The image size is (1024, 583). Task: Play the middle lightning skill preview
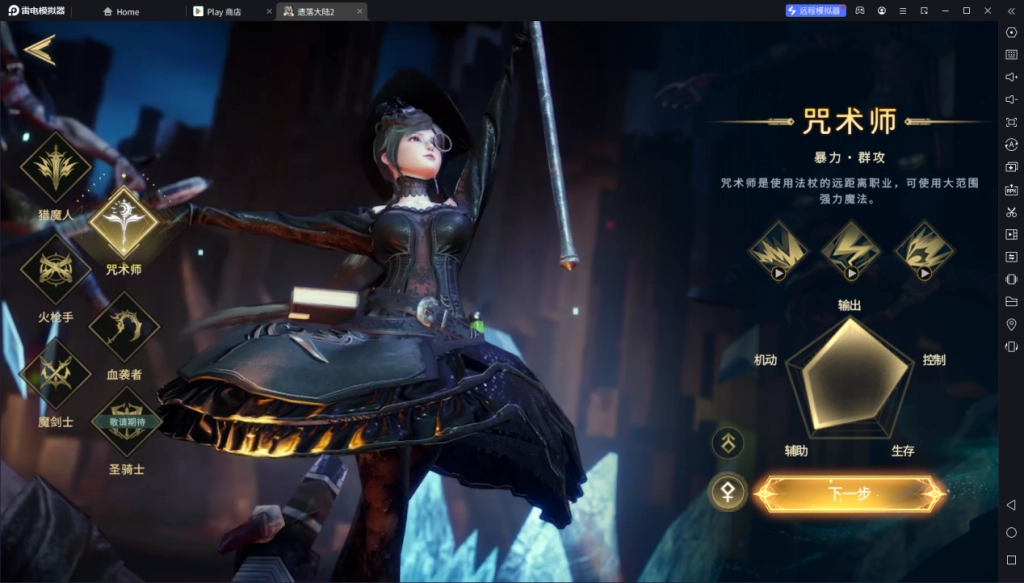coord(851,250)
